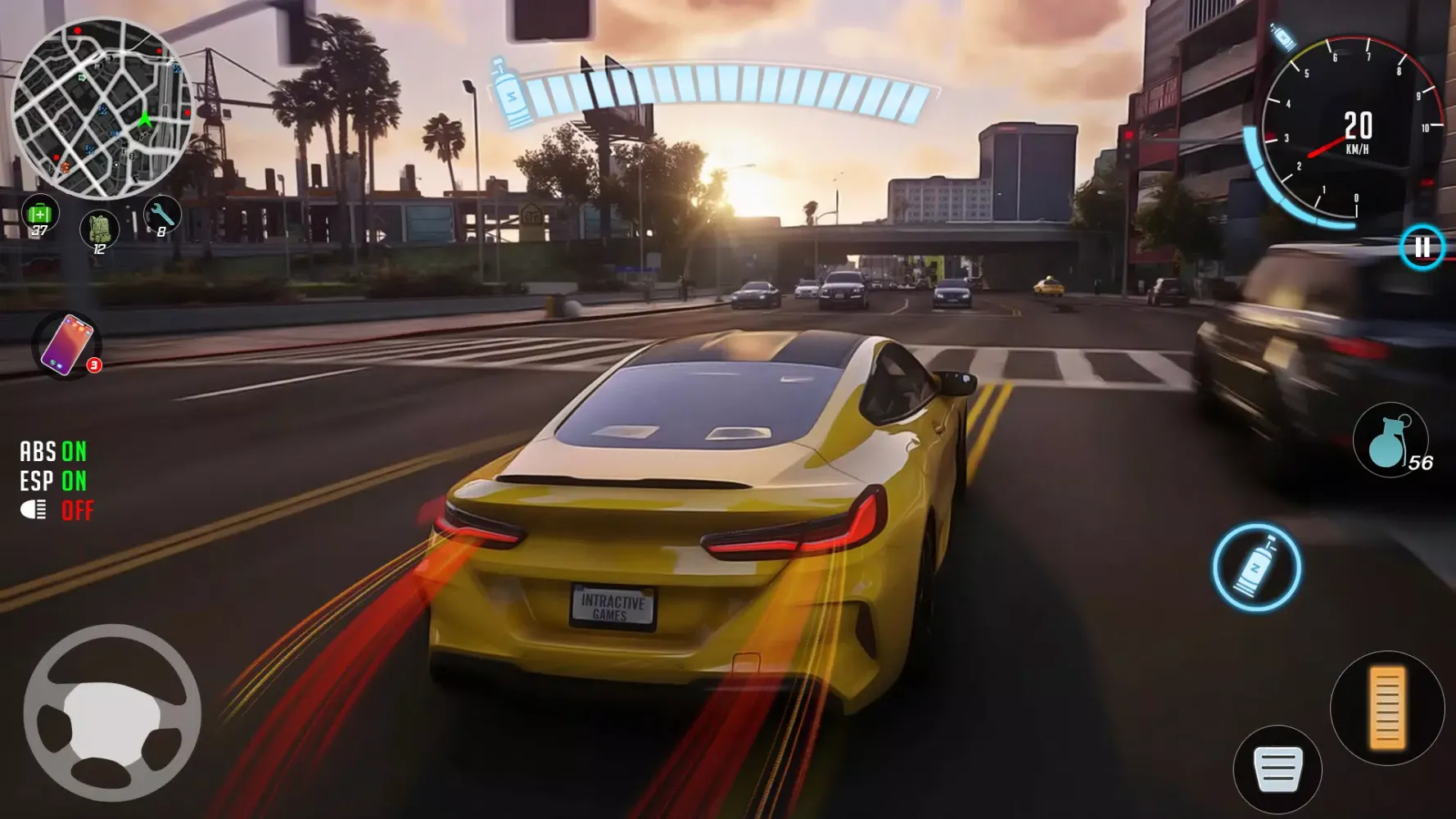Image resolution: width=1456 pixels, height=819 pixels.
Task: Throw a grenade
Action: [x=1390, y=441]
